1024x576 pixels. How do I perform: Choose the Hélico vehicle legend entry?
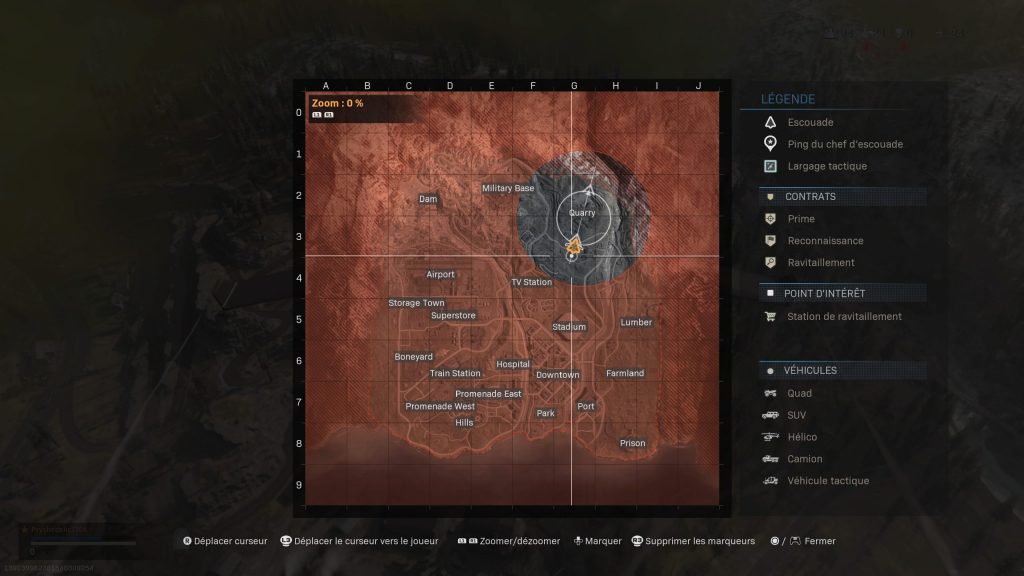coord(802,437)
